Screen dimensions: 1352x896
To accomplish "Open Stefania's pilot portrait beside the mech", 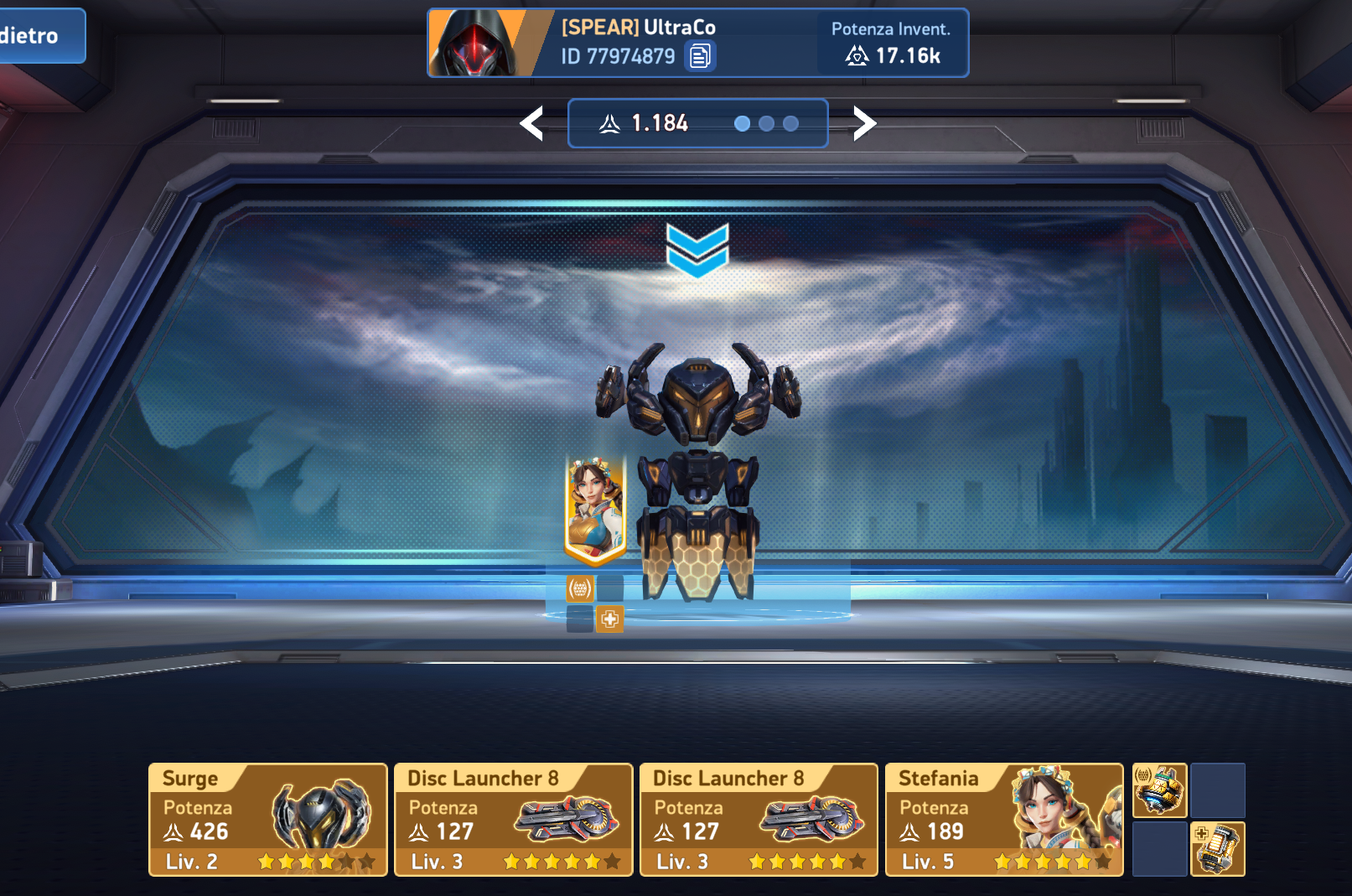I will (595, 509).
